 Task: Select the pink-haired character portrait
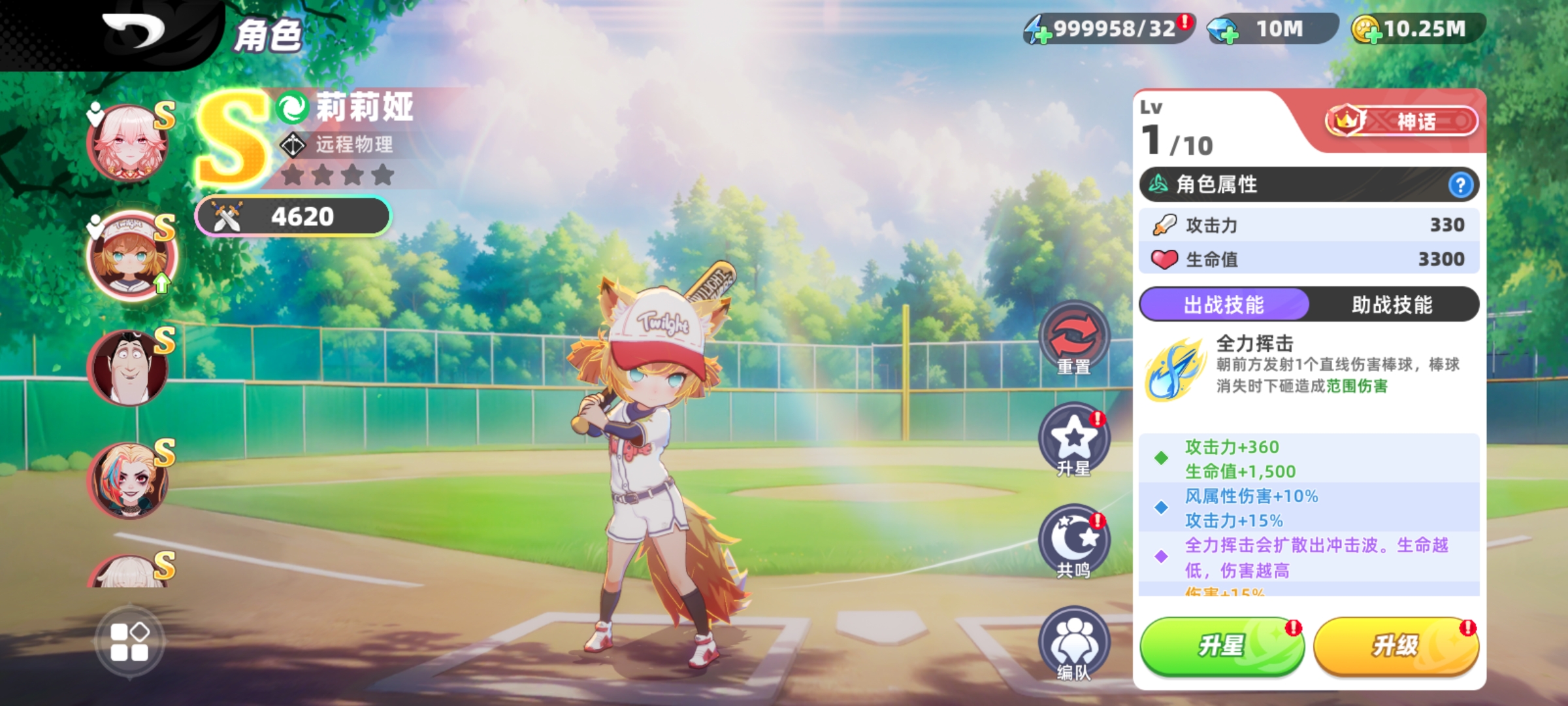[129, 144]
